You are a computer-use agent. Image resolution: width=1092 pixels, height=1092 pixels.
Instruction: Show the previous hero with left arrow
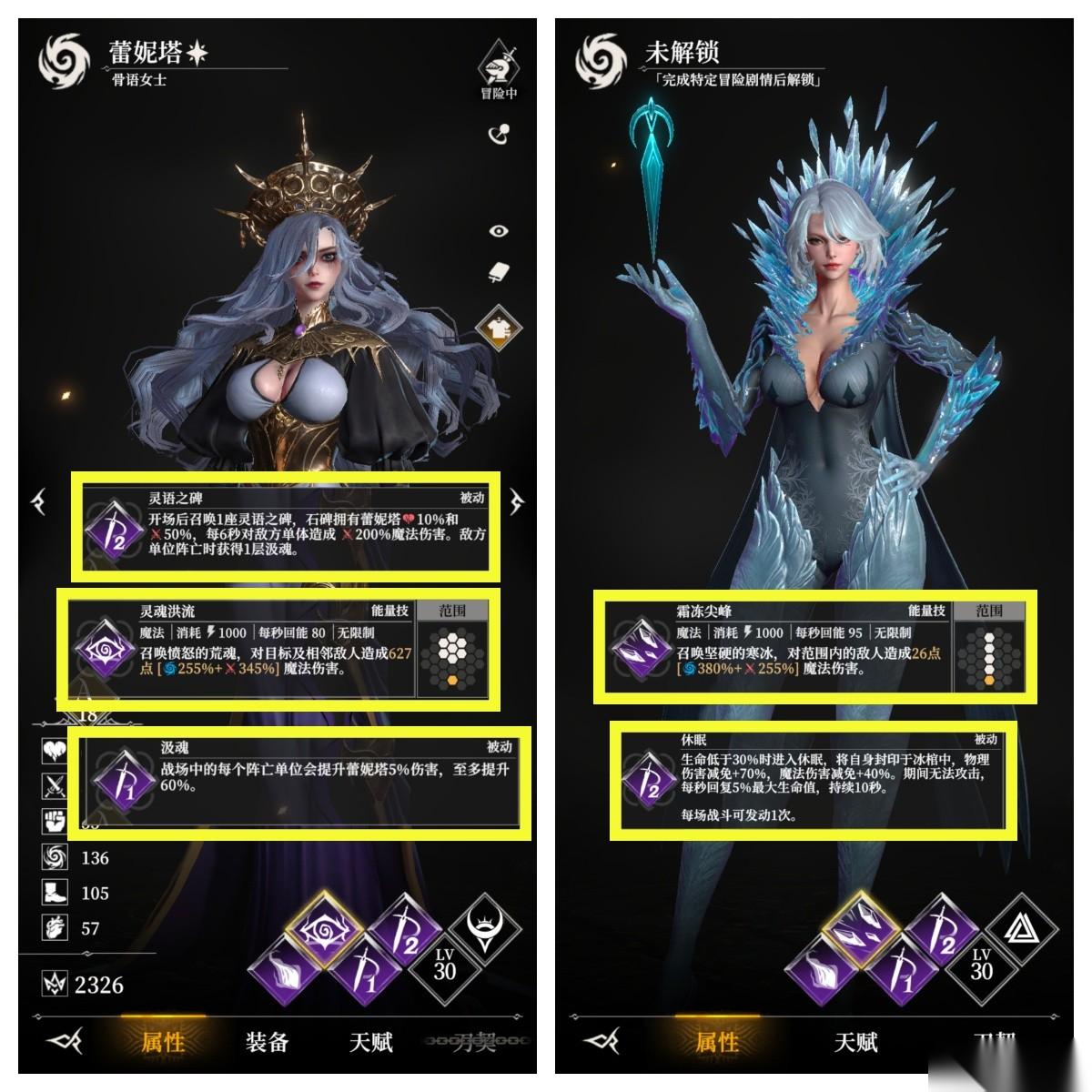(39, 500)
